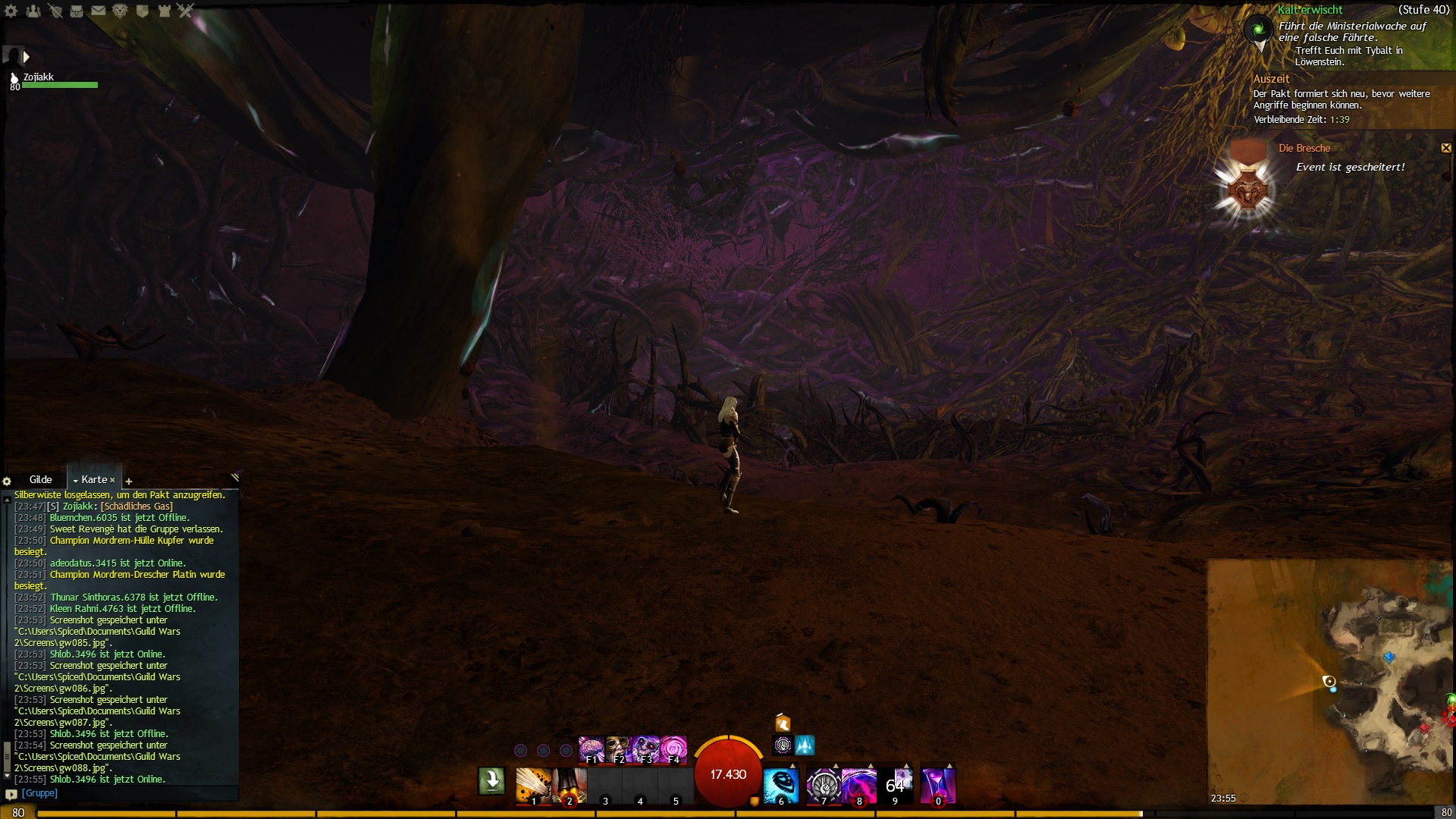Screen dimensions: 1456x819
Task: Open the mail envelope icon
Action: pos(99,11)
